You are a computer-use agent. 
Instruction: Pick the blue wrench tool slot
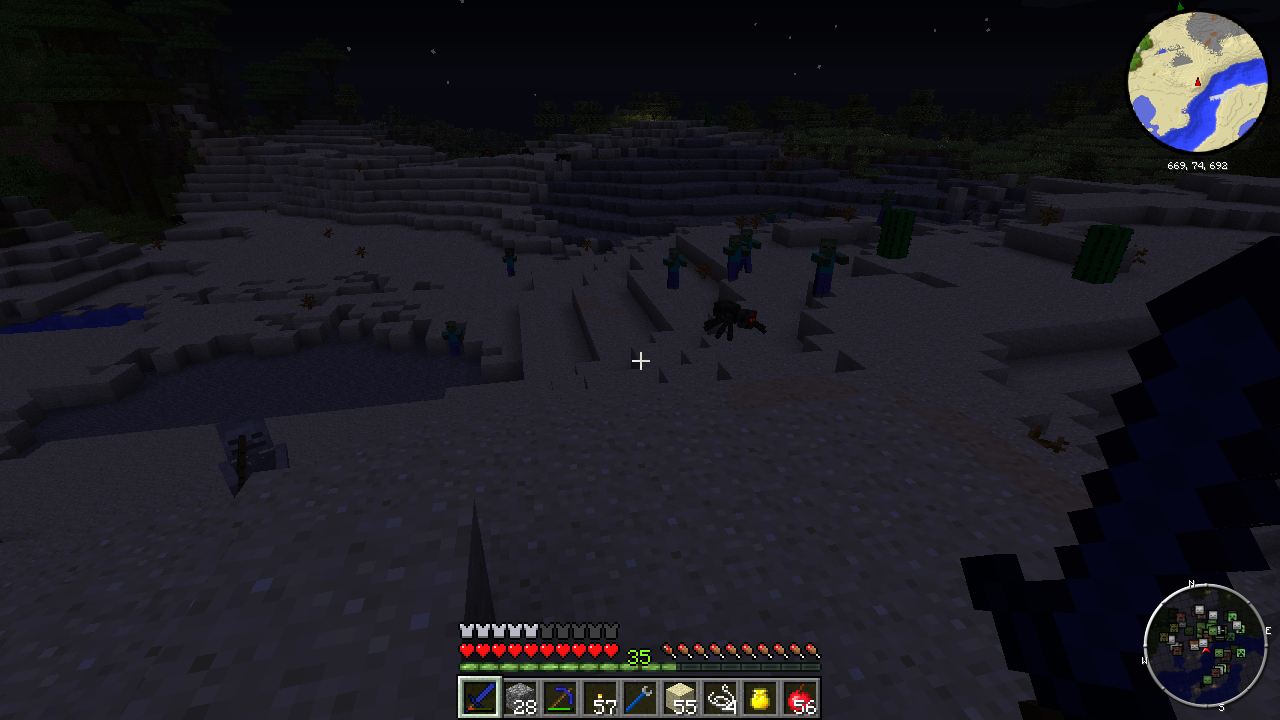640,697
